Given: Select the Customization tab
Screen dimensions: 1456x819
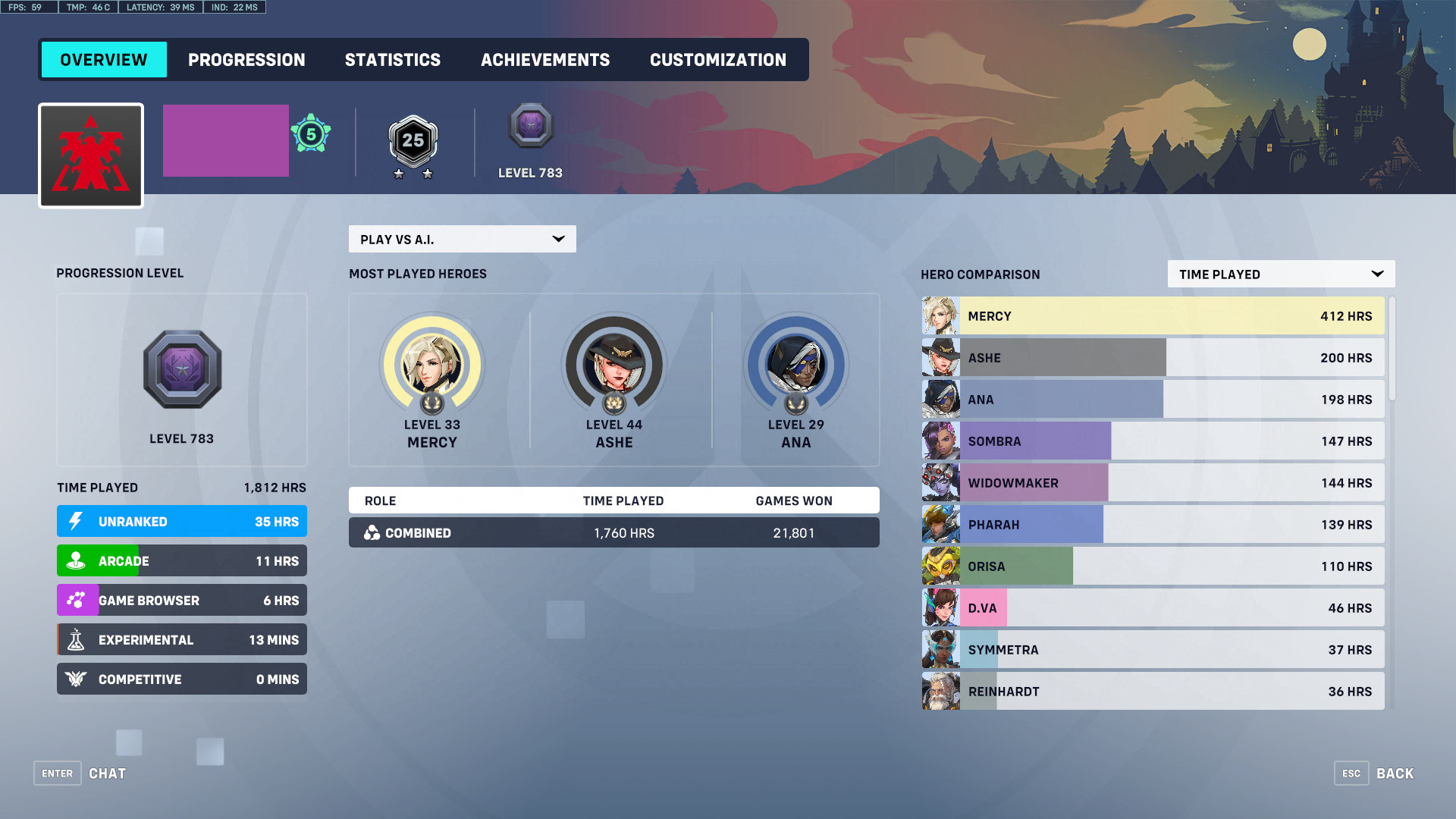Looking at the screenshot, I should tap(717, 60).
